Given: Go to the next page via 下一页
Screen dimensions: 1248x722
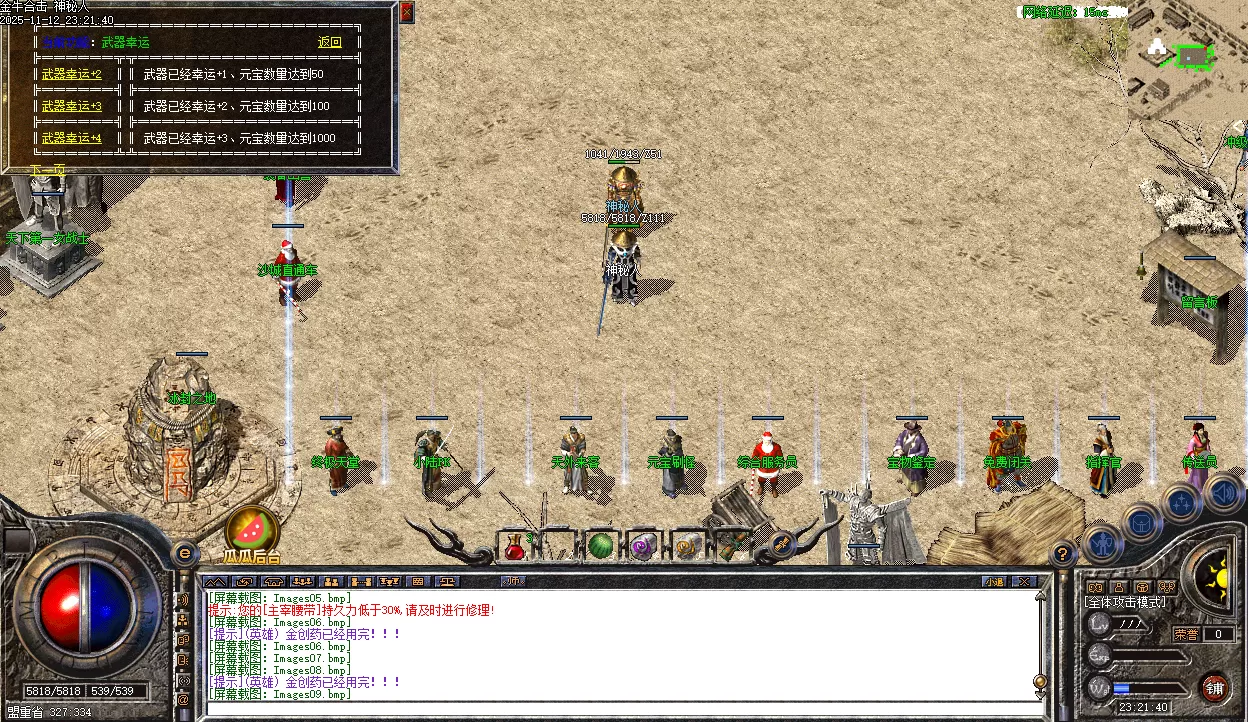Looking at the screenshot, I should [x=47, y=170].
